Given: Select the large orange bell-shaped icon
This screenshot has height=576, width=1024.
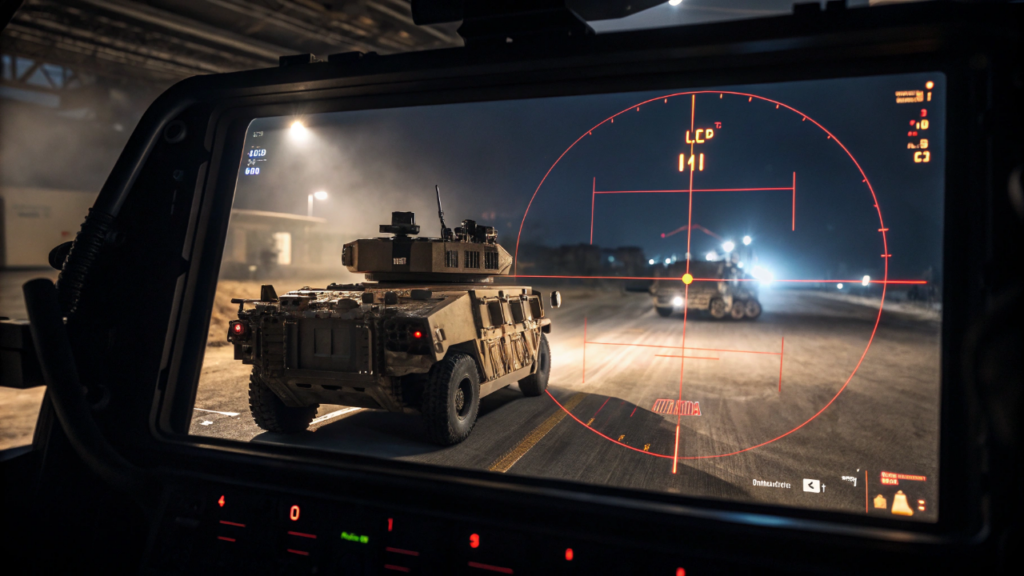Looking at the screenshot, I should click(901, 503).
